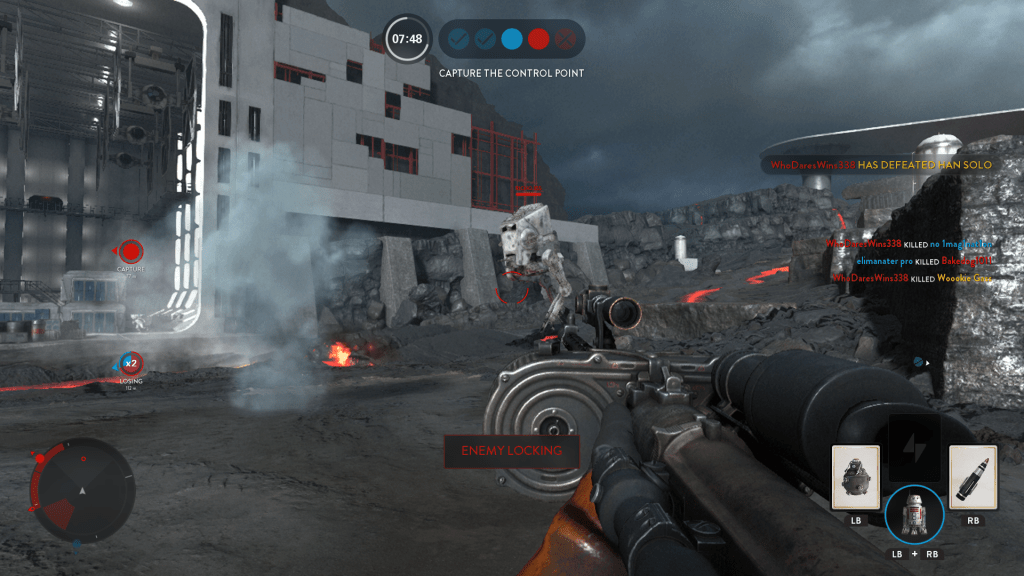
Task: Click the Has Defeated Han Solo notification
Action: click(880, 165)
